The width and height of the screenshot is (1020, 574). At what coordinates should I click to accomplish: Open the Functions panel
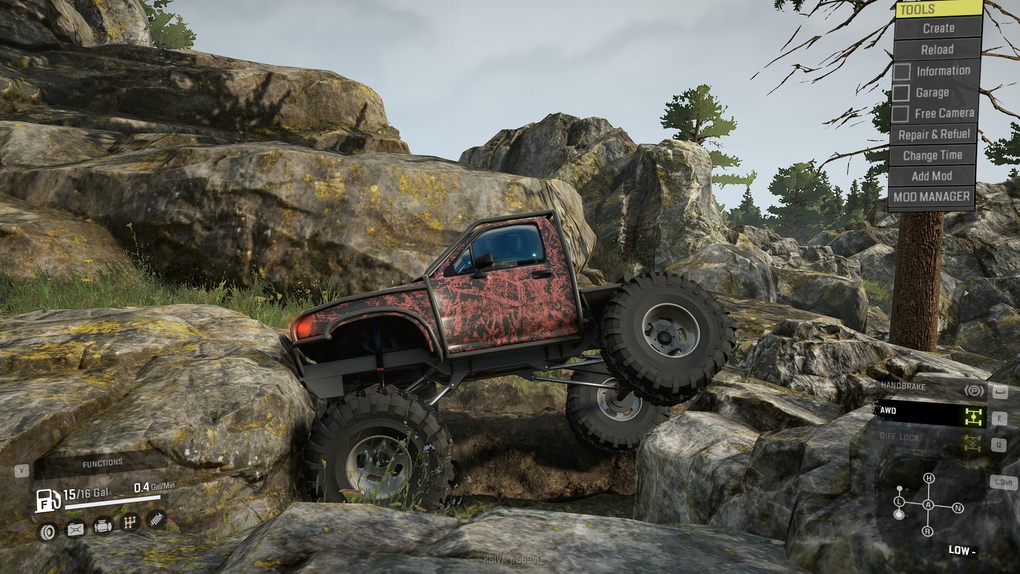point(103,463)
